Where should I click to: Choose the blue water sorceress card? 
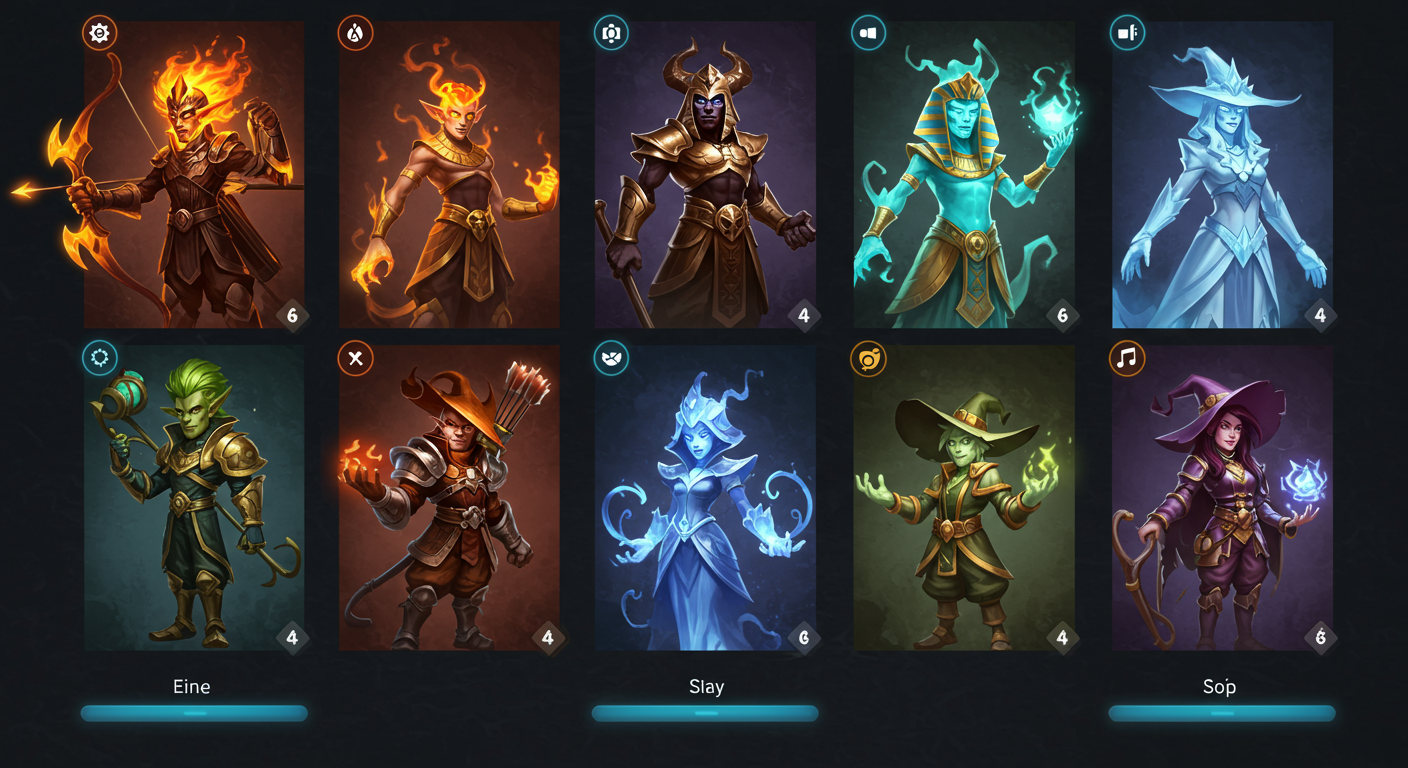tap(705, 498)
